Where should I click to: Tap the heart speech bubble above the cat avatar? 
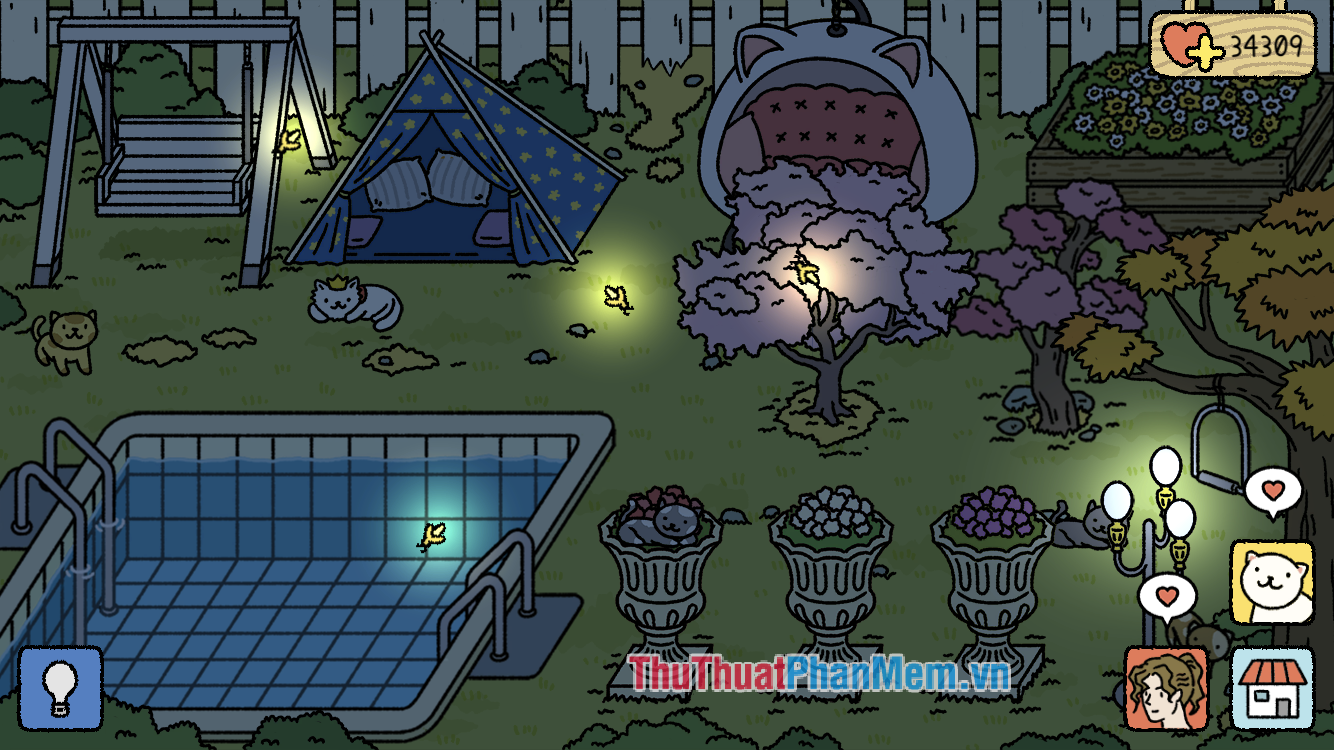coord(1272,490)
